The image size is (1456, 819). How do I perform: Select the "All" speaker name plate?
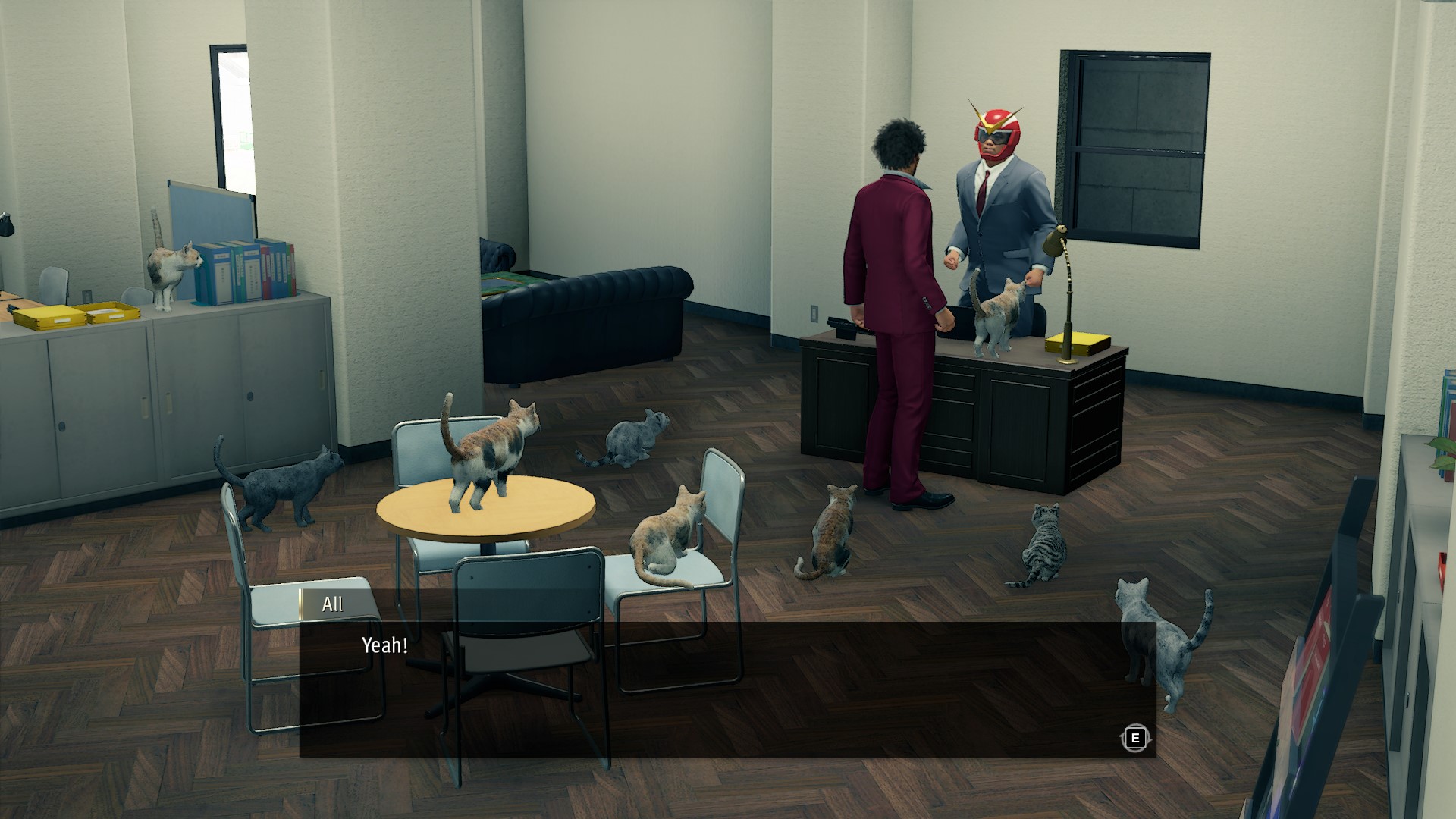click(x=334, y=604)
